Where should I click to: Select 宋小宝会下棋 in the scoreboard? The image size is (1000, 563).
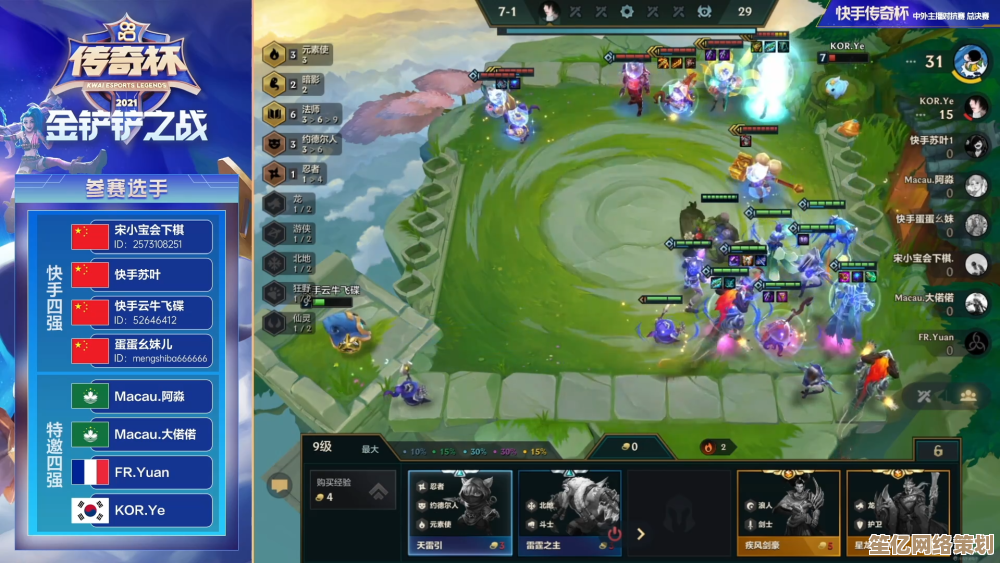click(x=969, y=263)
